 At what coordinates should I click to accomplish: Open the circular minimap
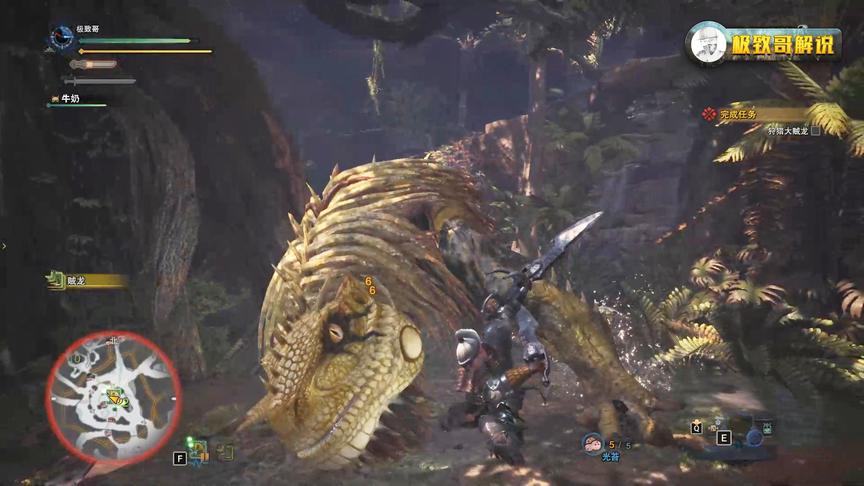pyautogui.click(x=113, y=398)
